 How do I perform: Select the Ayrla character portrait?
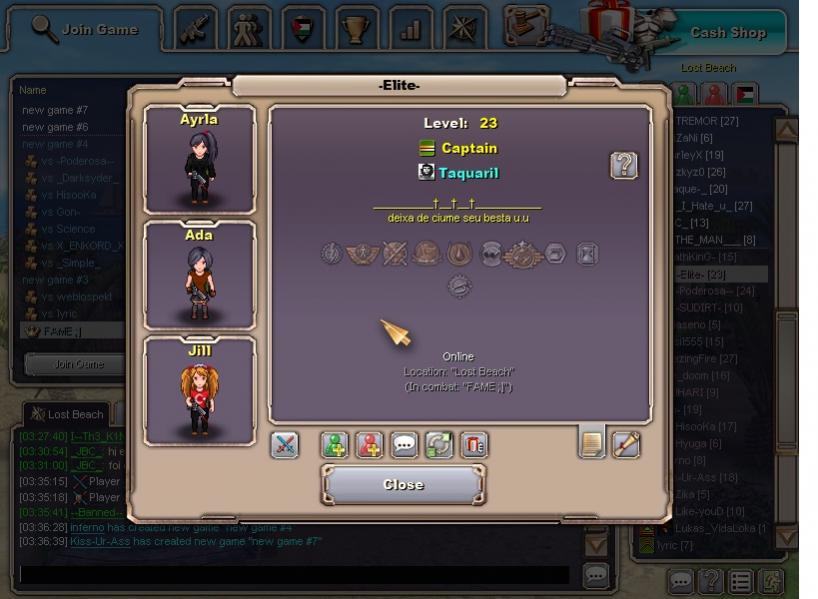pos(199,160)
